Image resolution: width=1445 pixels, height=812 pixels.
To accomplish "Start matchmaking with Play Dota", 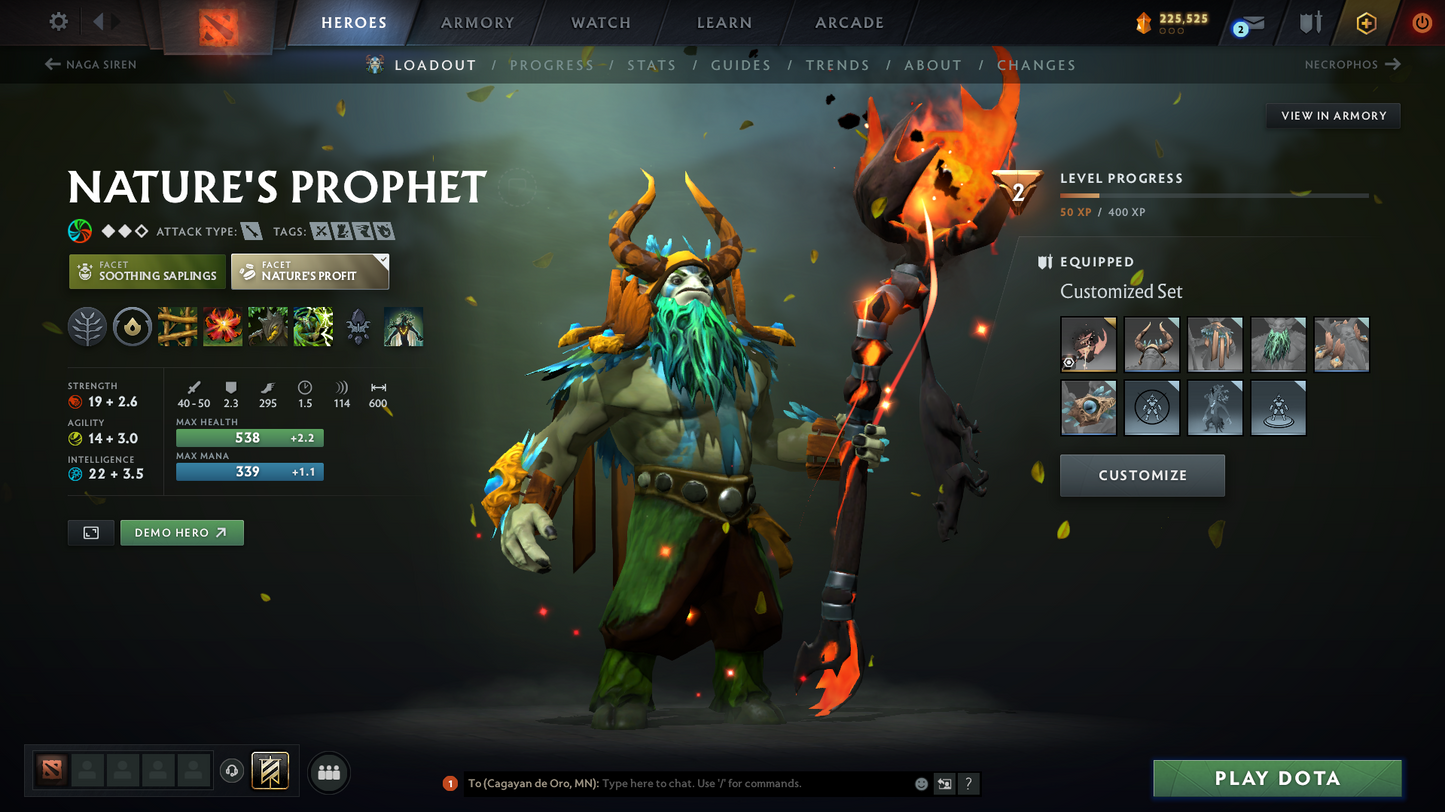I will coord(1276,778).
